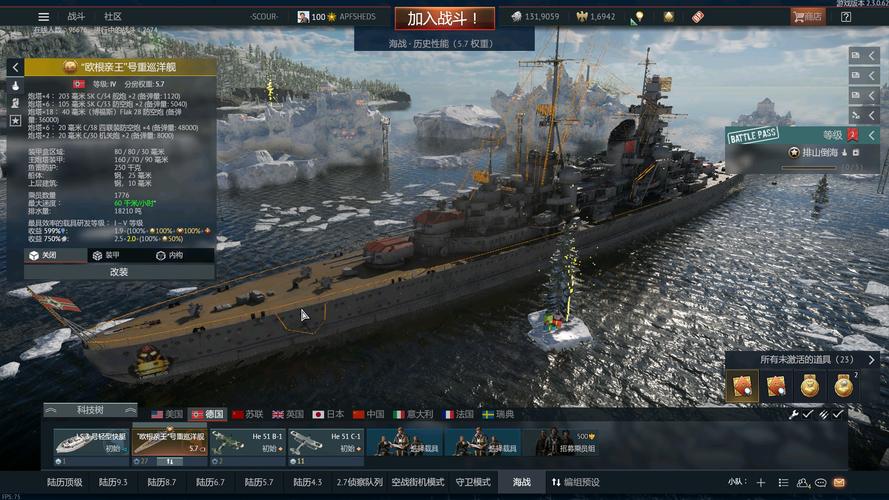This screenshot has width=889, height=500.
Task: Choose the 陆历9.3 lineup preset
Action: [113, 482]
